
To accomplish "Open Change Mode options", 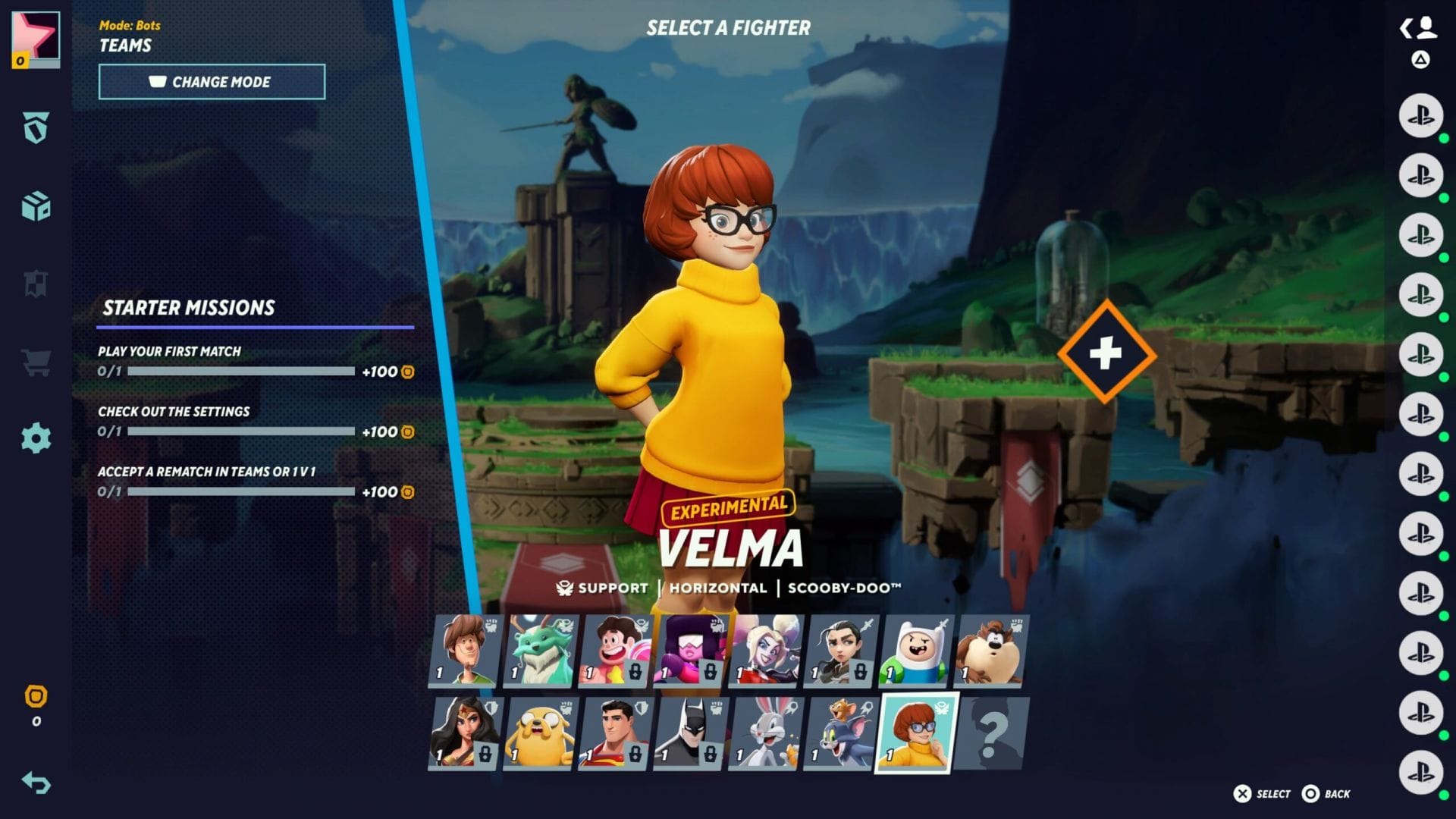I will (x=212, y=82).
